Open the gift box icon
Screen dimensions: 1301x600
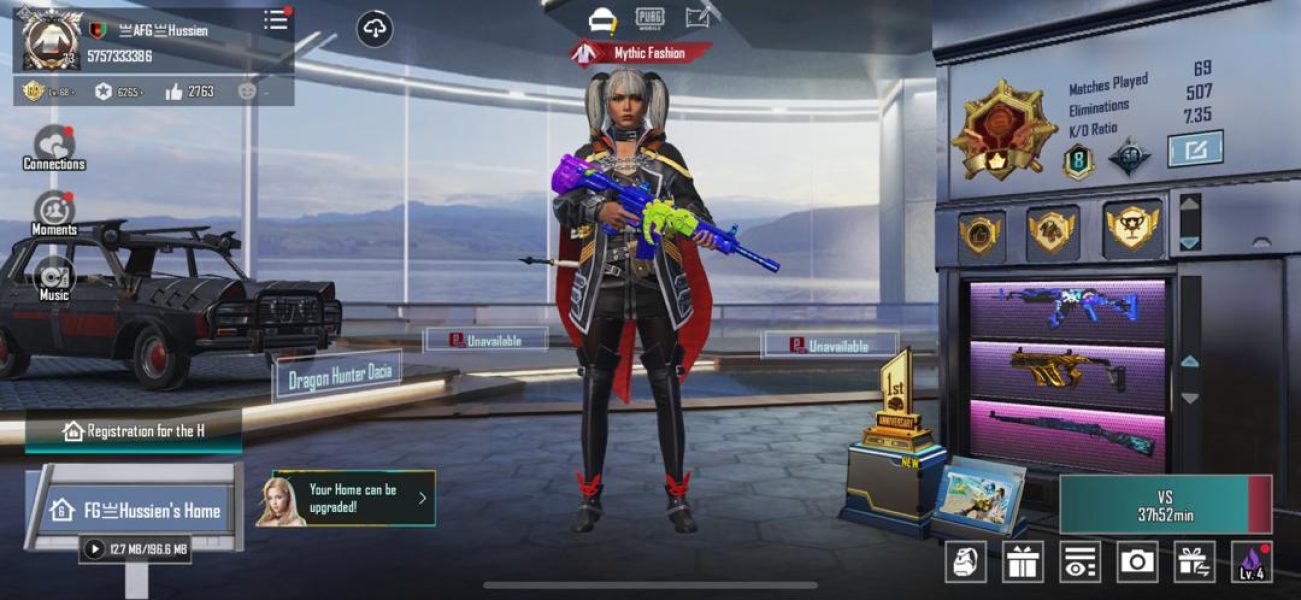1023,562
